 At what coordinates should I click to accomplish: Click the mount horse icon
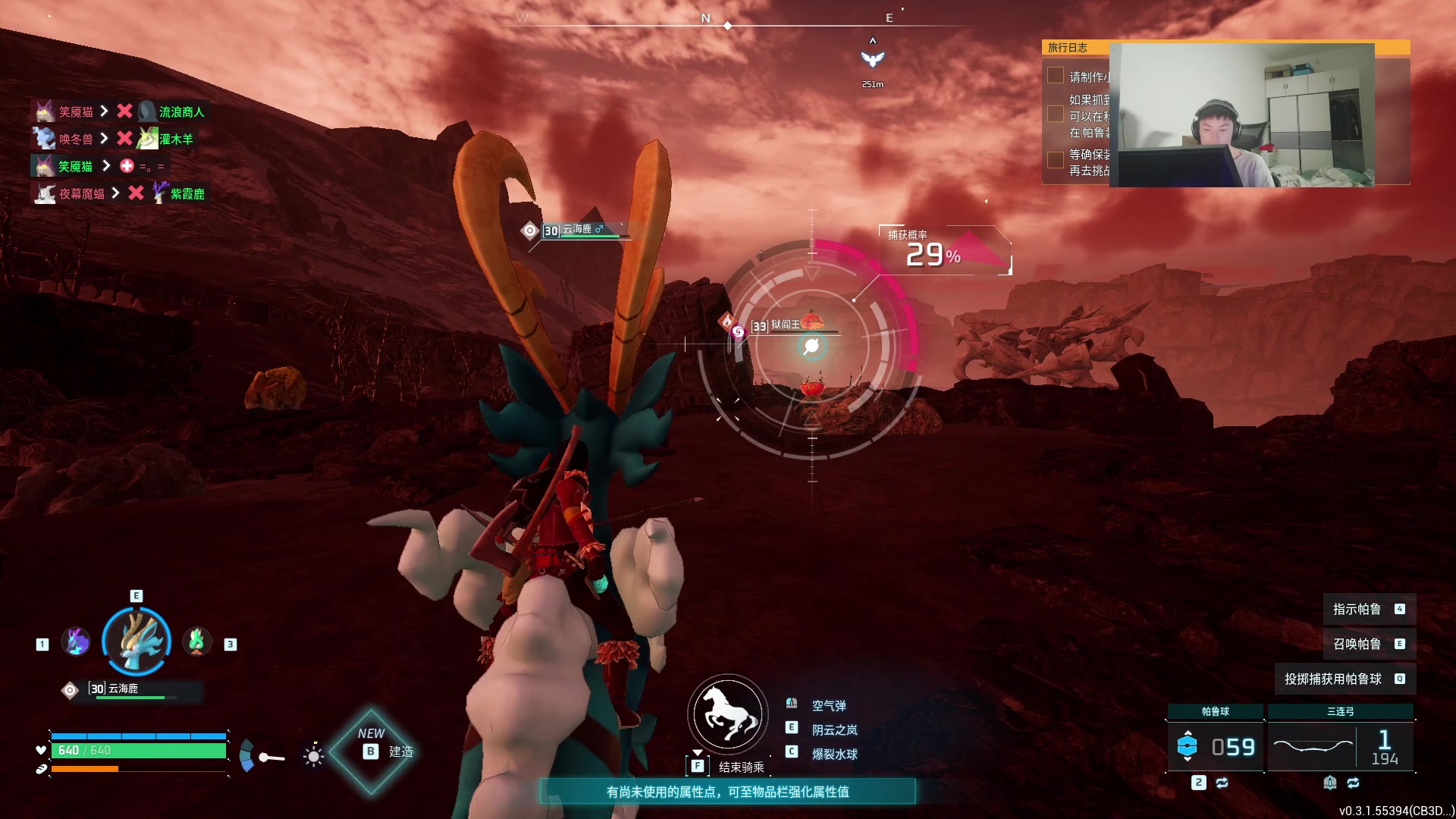coord(728,714)
